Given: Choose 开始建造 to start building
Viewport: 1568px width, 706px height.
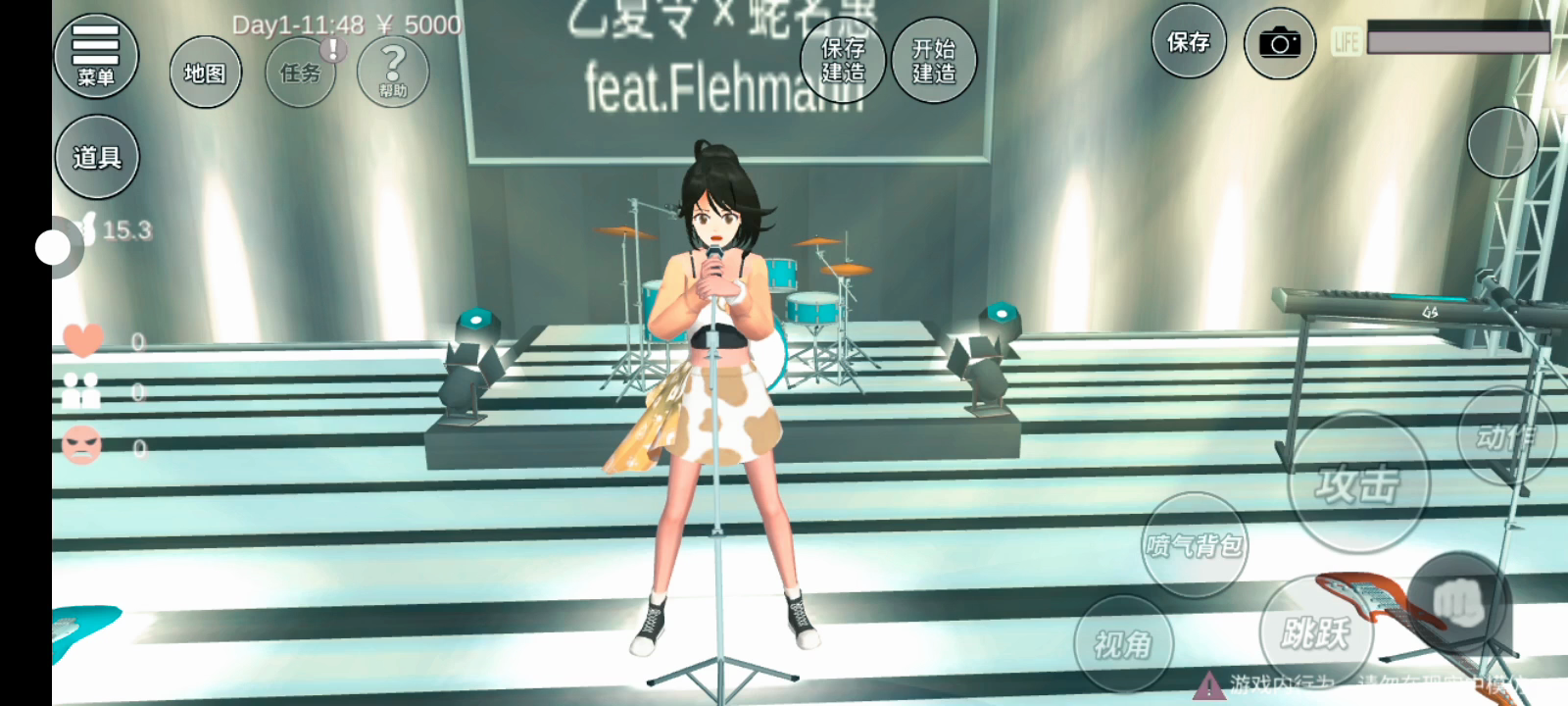Looking at the screenshot, I should coord(933,60).
